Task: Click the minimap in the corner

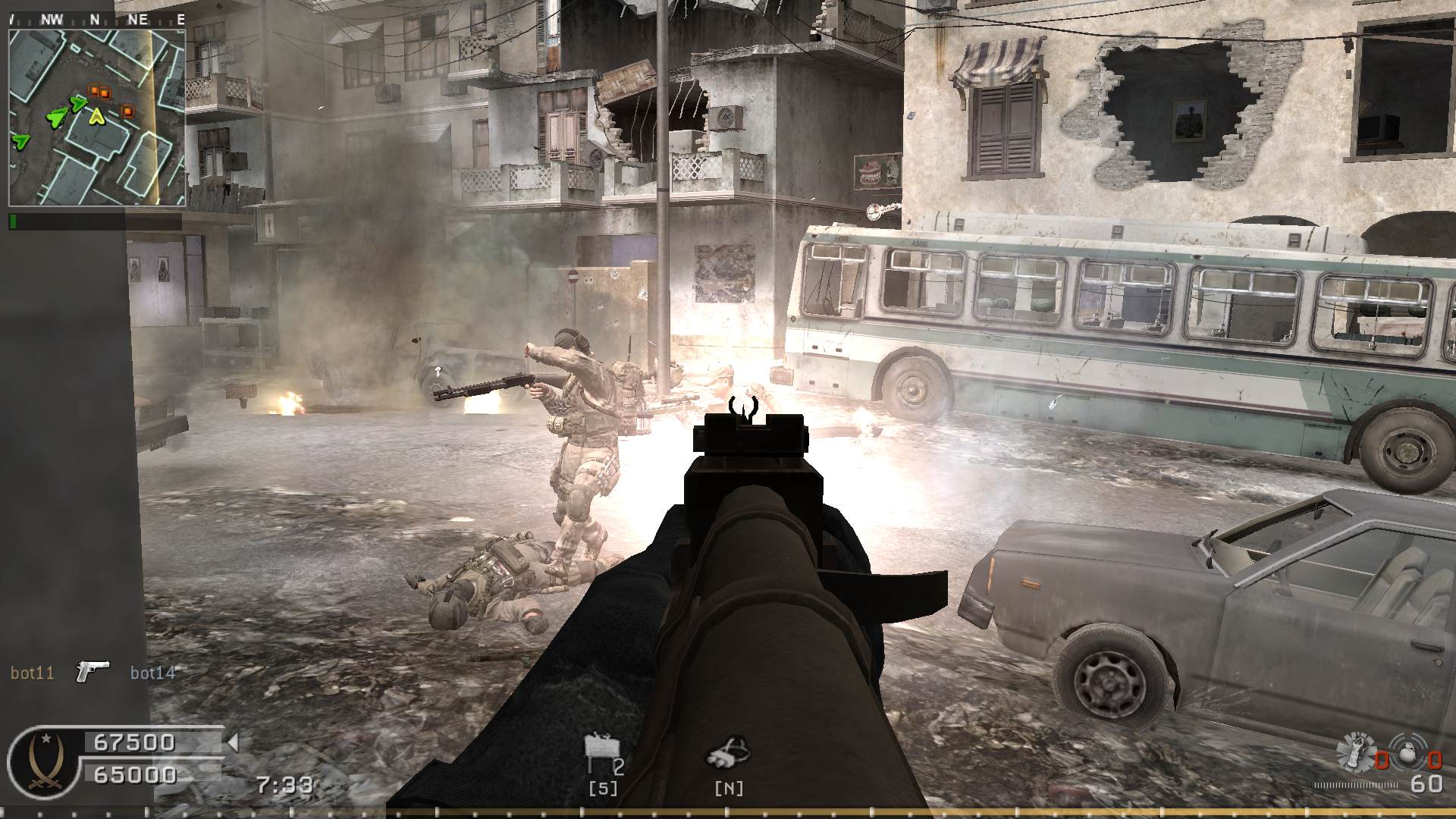Action: click(97, 118)
